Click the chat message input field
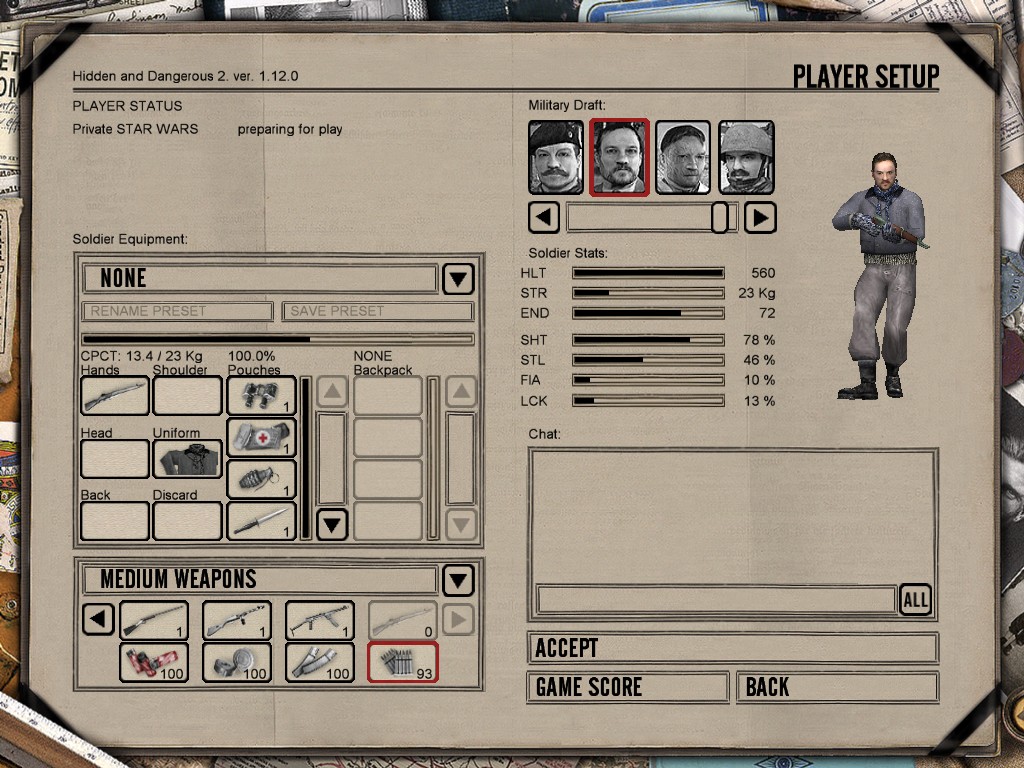Screen dimensions: 1024x768 point(716,599)
